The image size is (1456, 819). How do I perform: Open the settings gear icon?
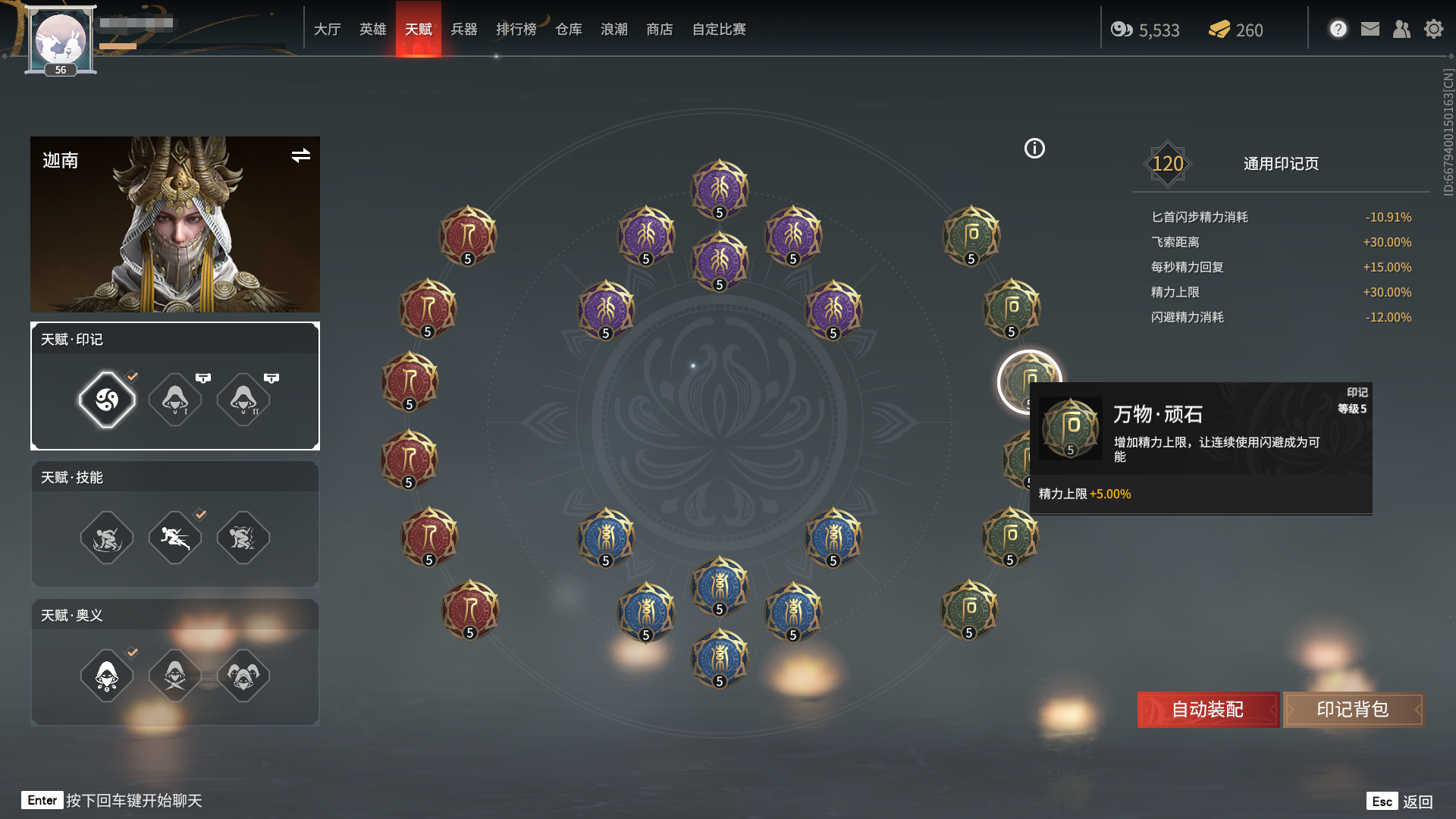1434,29
